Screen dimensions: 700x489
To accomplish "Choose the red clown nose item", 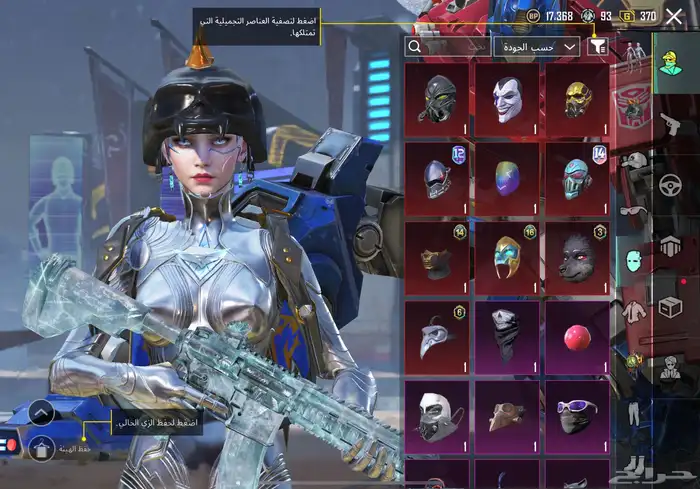I will pyautogui.click(x=577, y=336).
